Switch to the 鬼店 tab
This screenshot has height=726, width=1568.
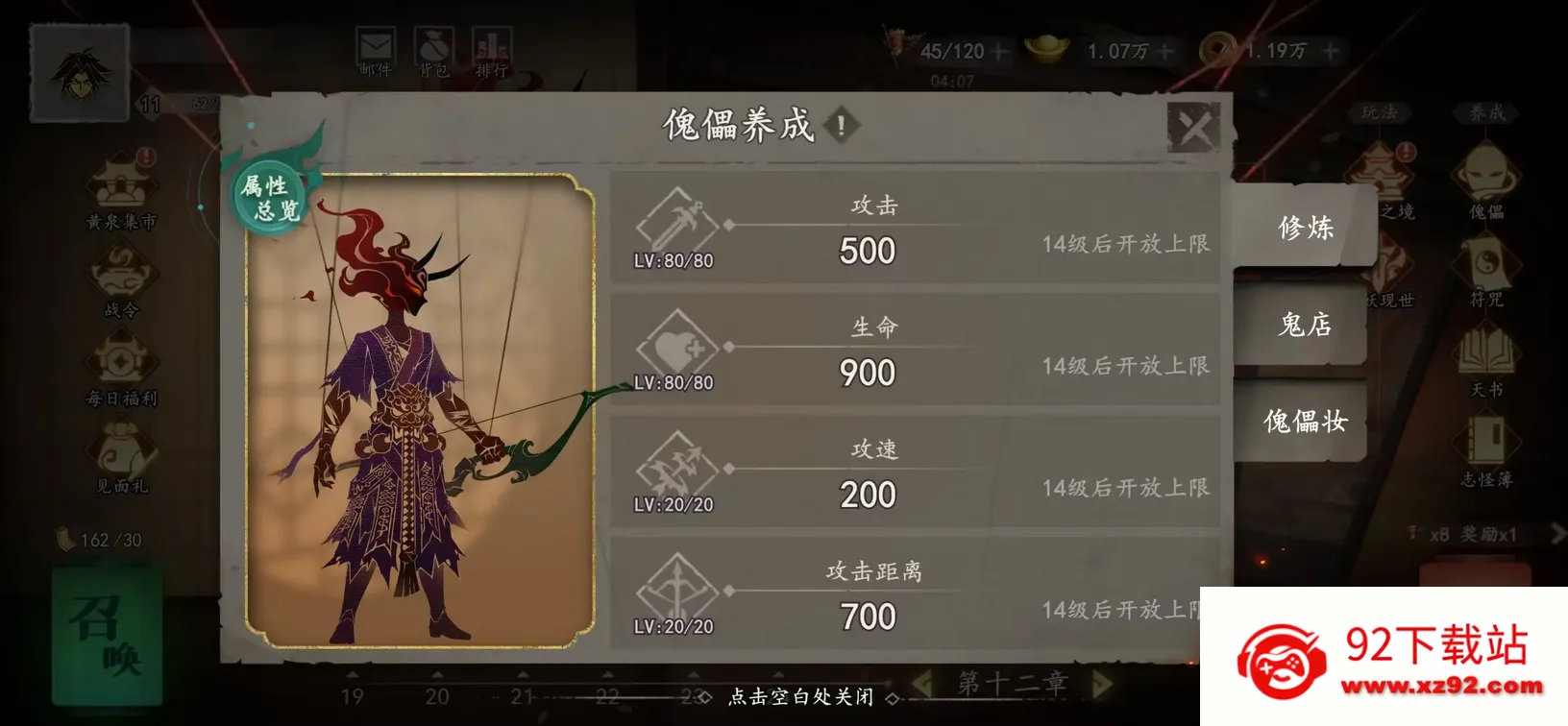point(1303,327)
